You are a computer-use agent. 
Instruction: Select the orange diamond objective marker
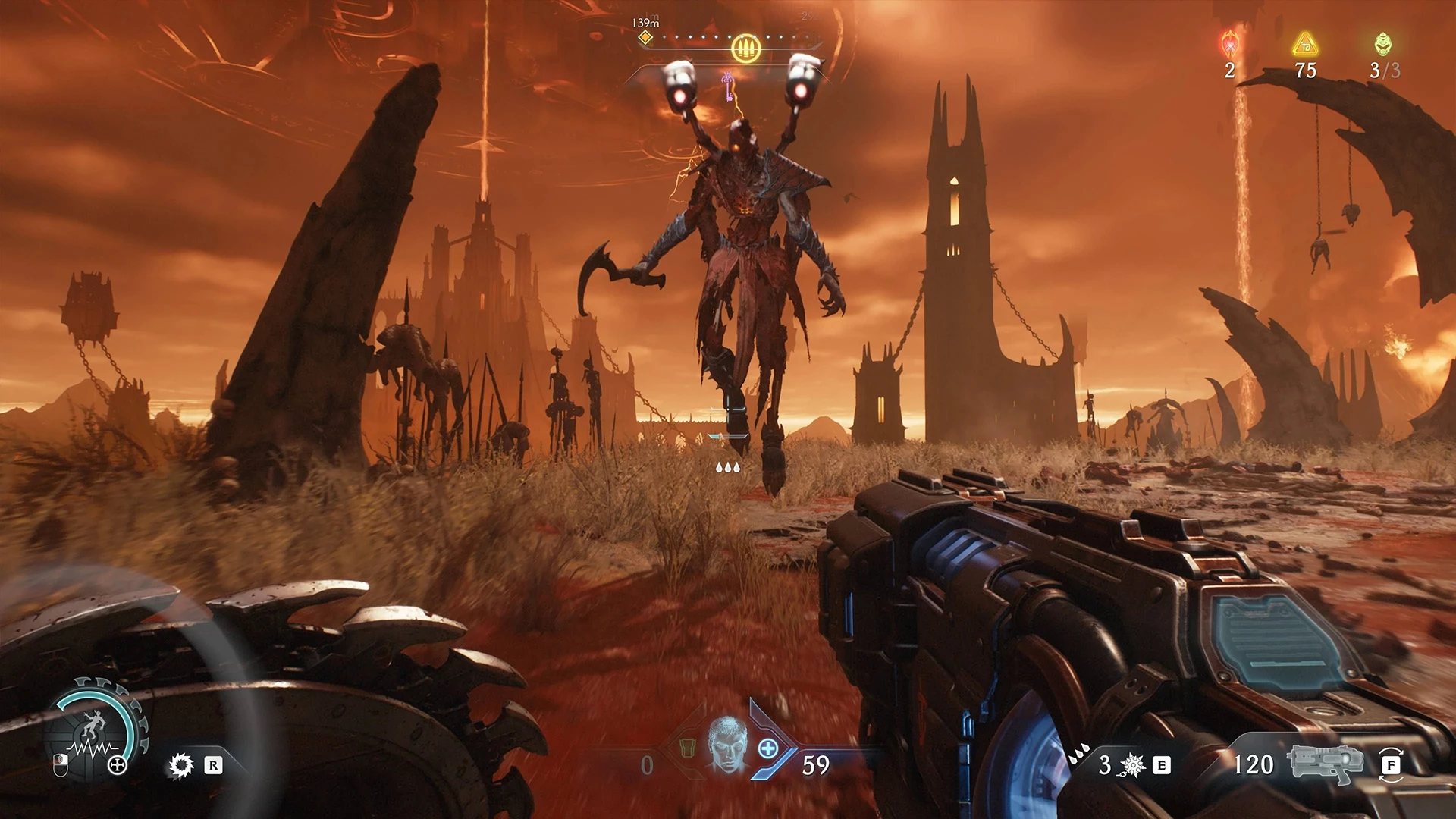(645, 38)
